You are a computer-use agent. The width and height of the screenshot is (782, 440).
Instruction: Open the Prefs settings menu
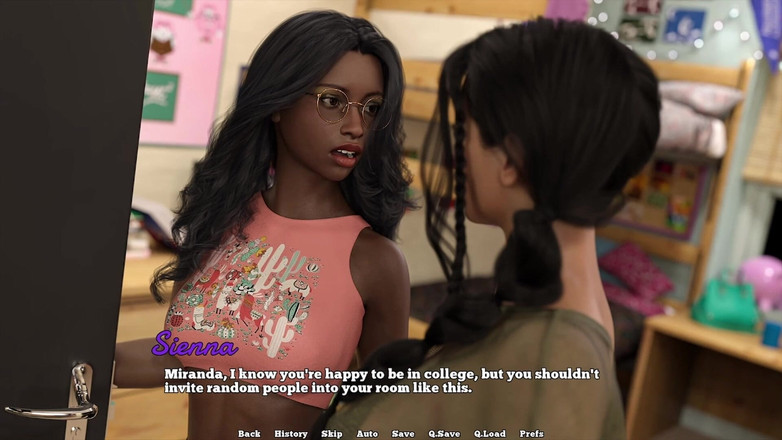(x=532, y=434)
